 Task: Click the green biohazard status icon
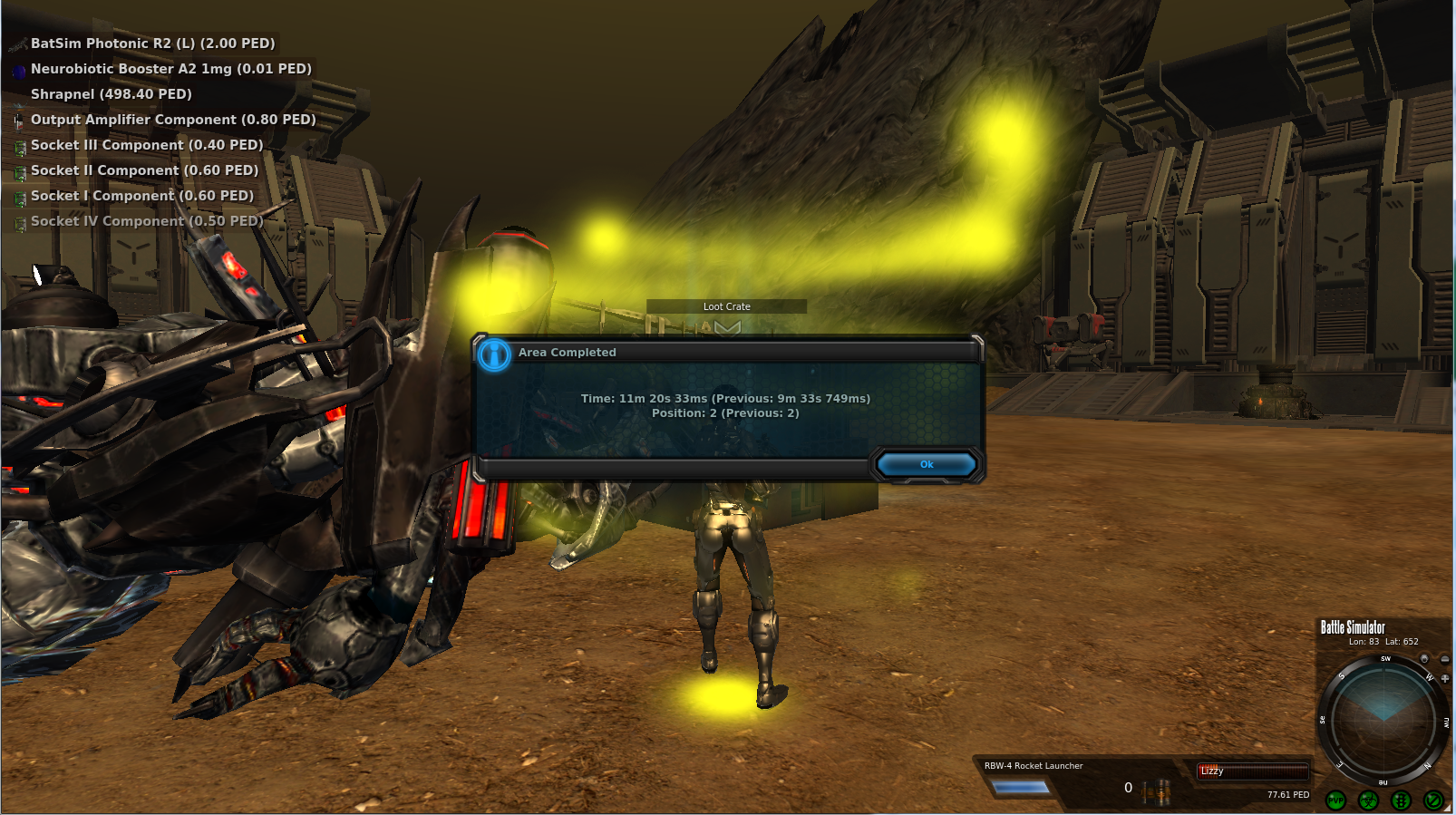(1368, 800)
